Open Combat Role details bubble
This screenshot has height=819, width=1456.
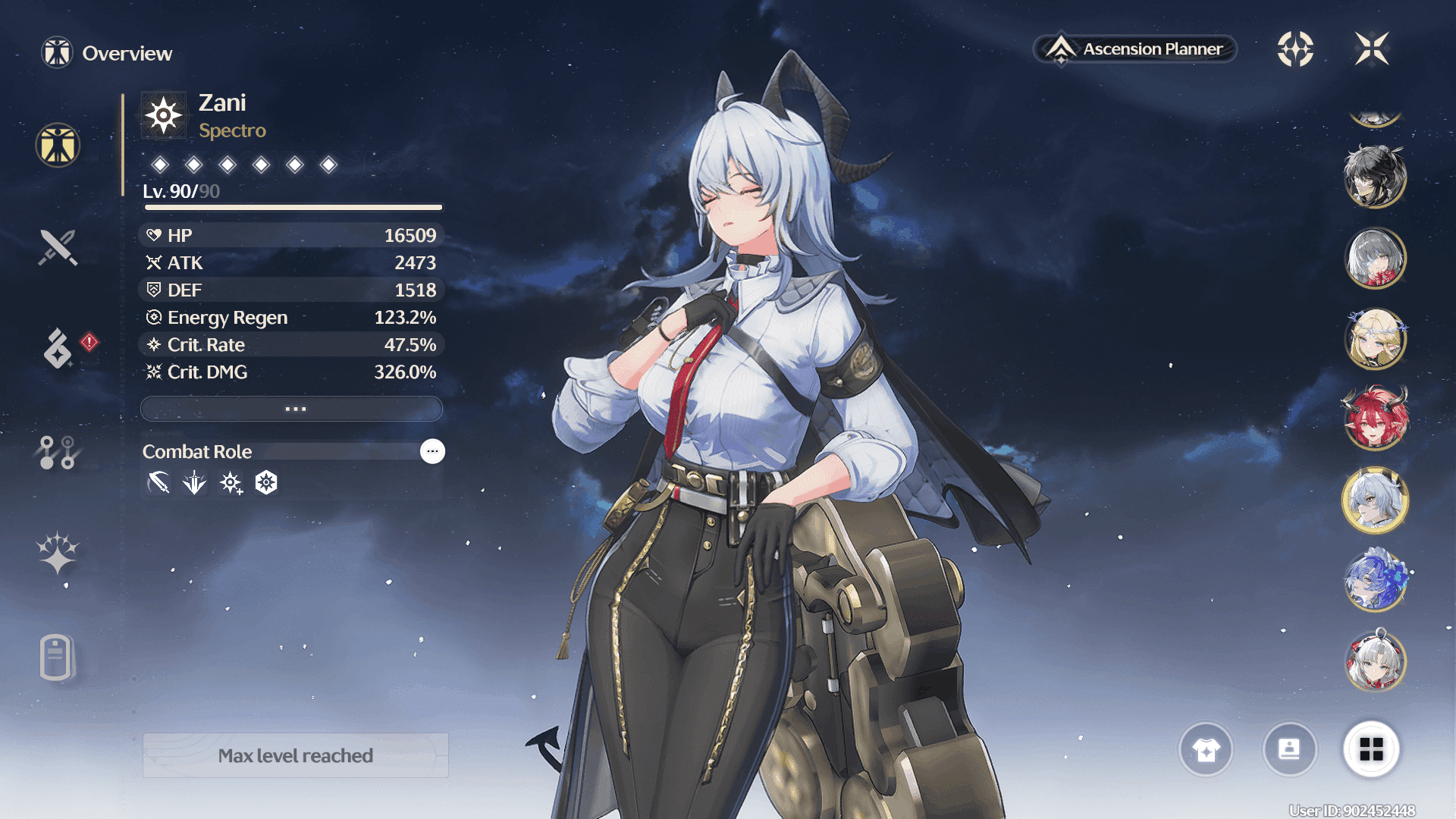click(x=432, y=451)
